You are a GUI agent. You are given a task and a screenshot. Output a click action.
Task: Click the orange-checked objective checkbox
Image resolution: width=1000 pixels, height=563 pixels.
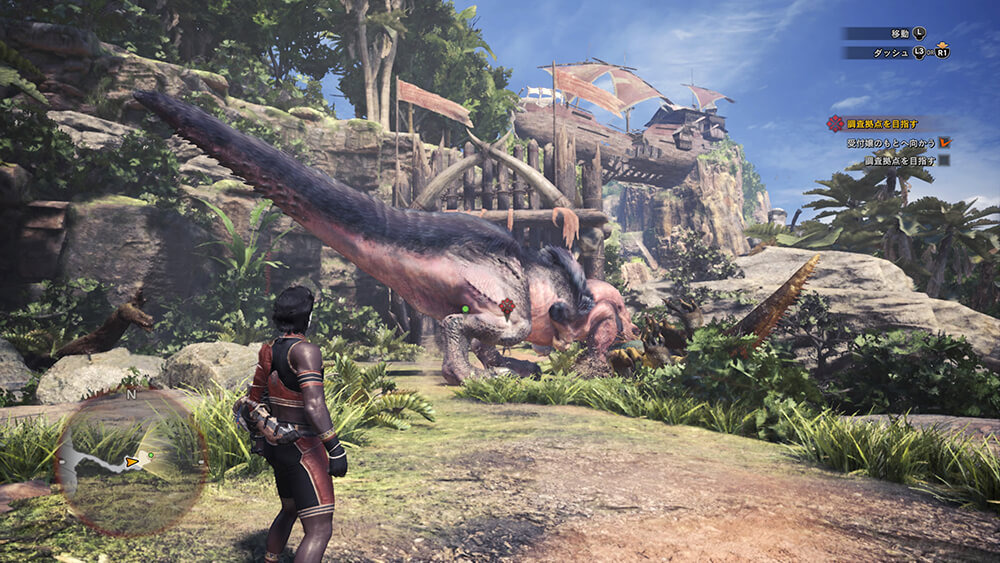click(x=943, y=143)
